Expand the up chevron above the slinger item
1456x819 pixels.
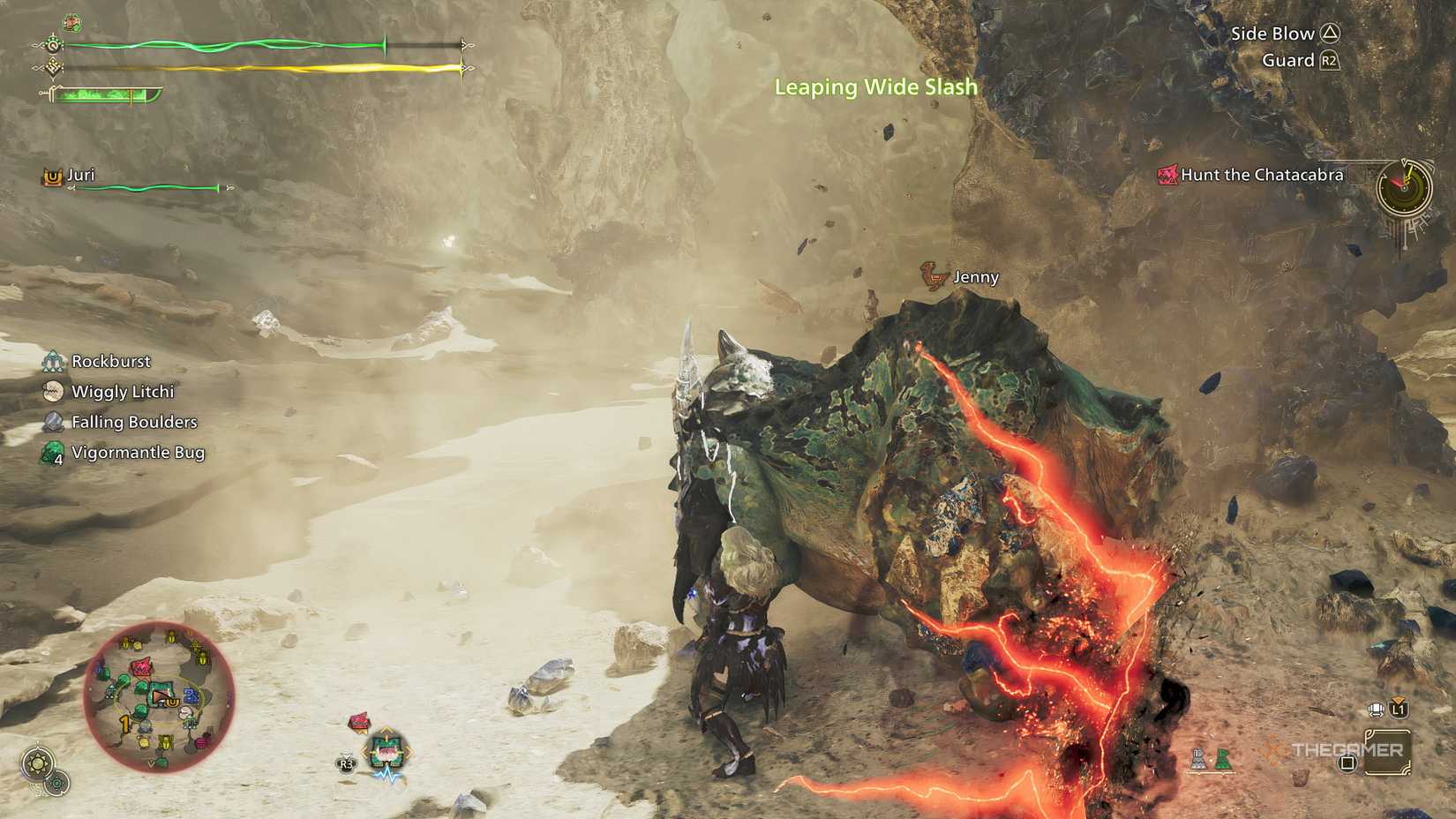pyautogui.click(x=1398, y=699)
